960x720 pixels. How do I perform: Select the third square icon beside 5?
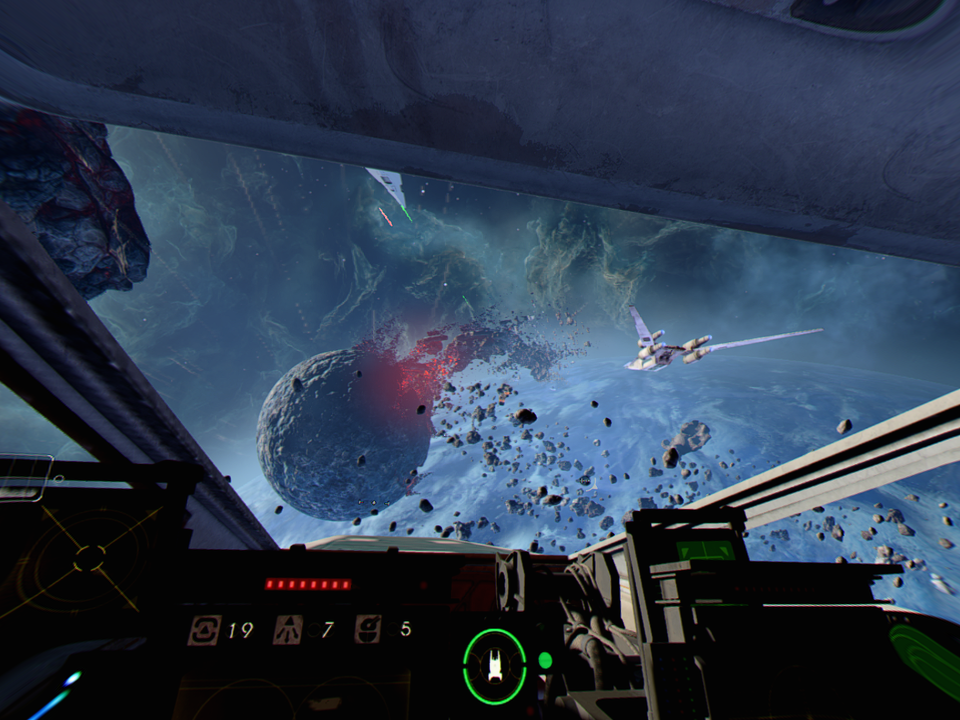click(367, 629)
